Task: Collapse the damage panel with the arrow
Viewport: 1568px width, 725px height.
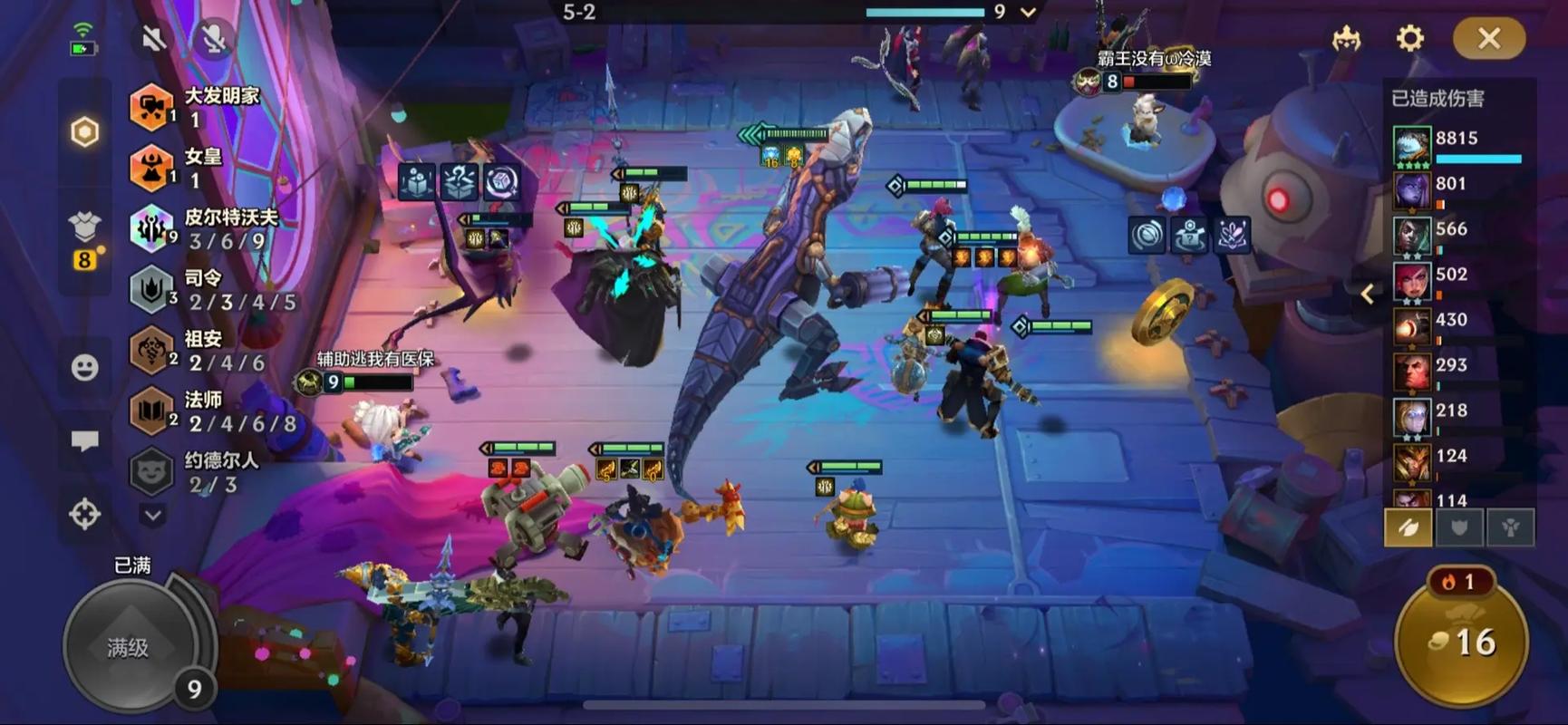Action: (x=1368, y=294)
